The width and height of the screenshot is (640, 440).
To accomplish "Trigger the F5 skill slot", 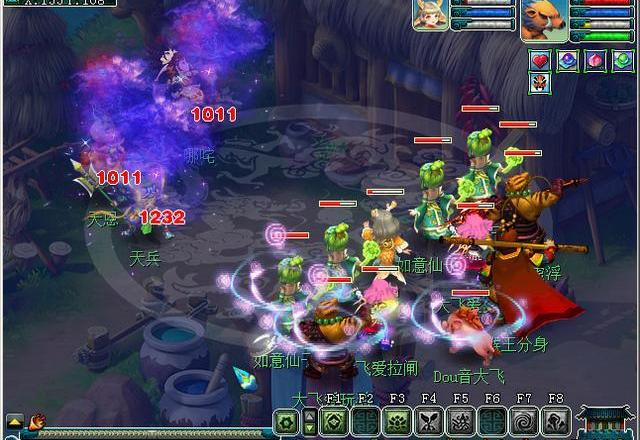I will coord(461,421).
